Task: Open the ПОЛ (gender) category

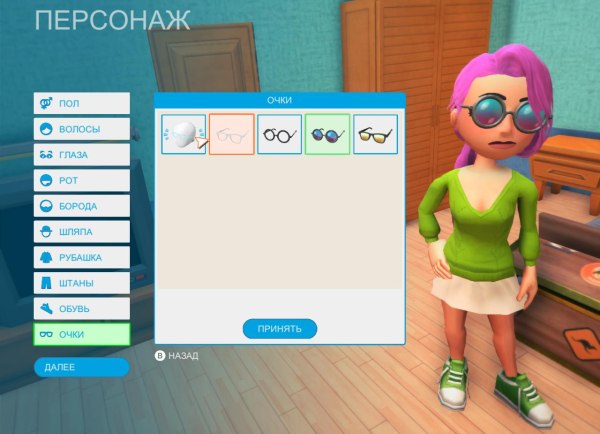Action: pos(82,103)
